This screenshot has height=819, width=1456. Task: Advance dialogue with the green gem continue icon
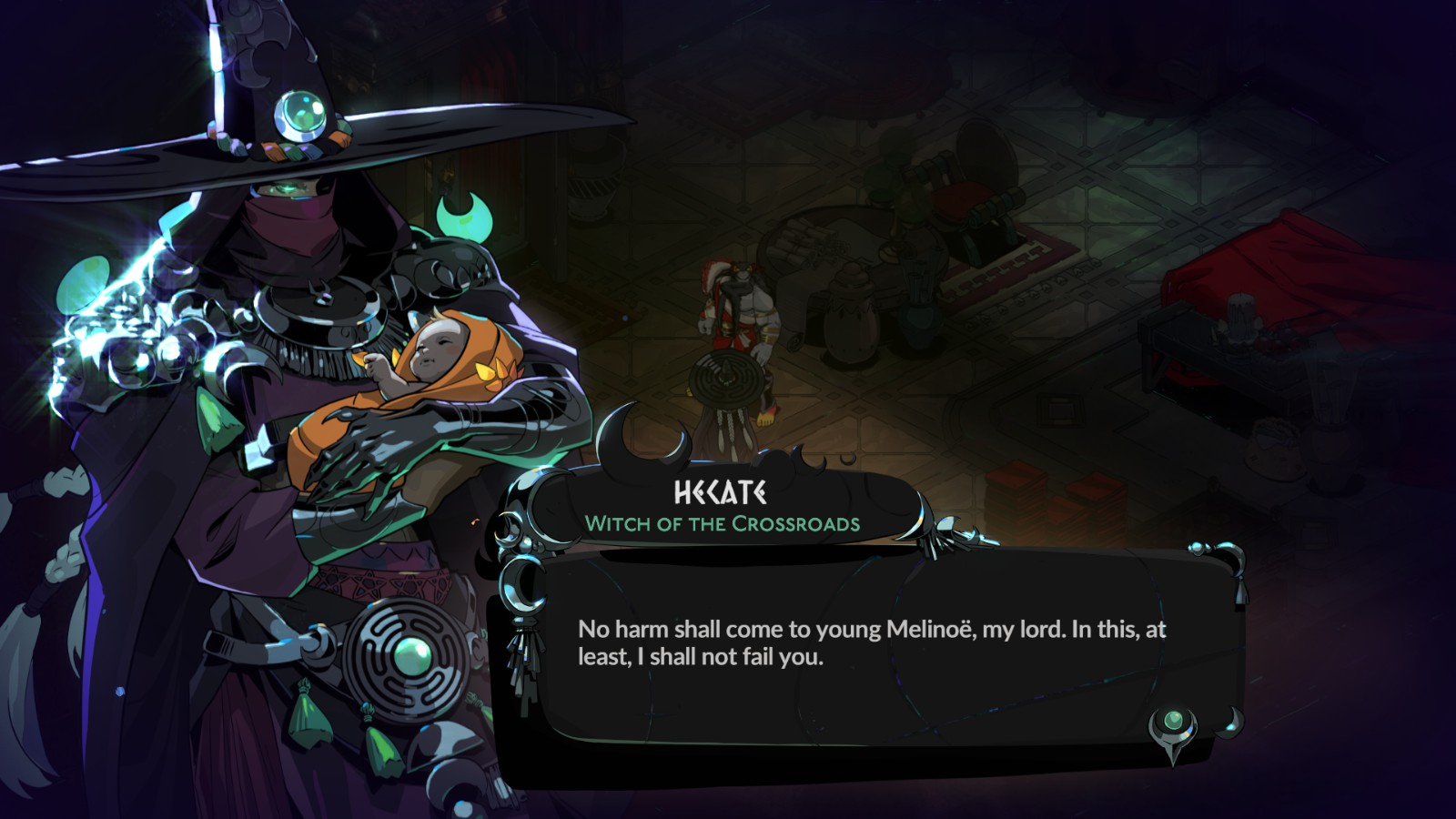(1173, 725)
